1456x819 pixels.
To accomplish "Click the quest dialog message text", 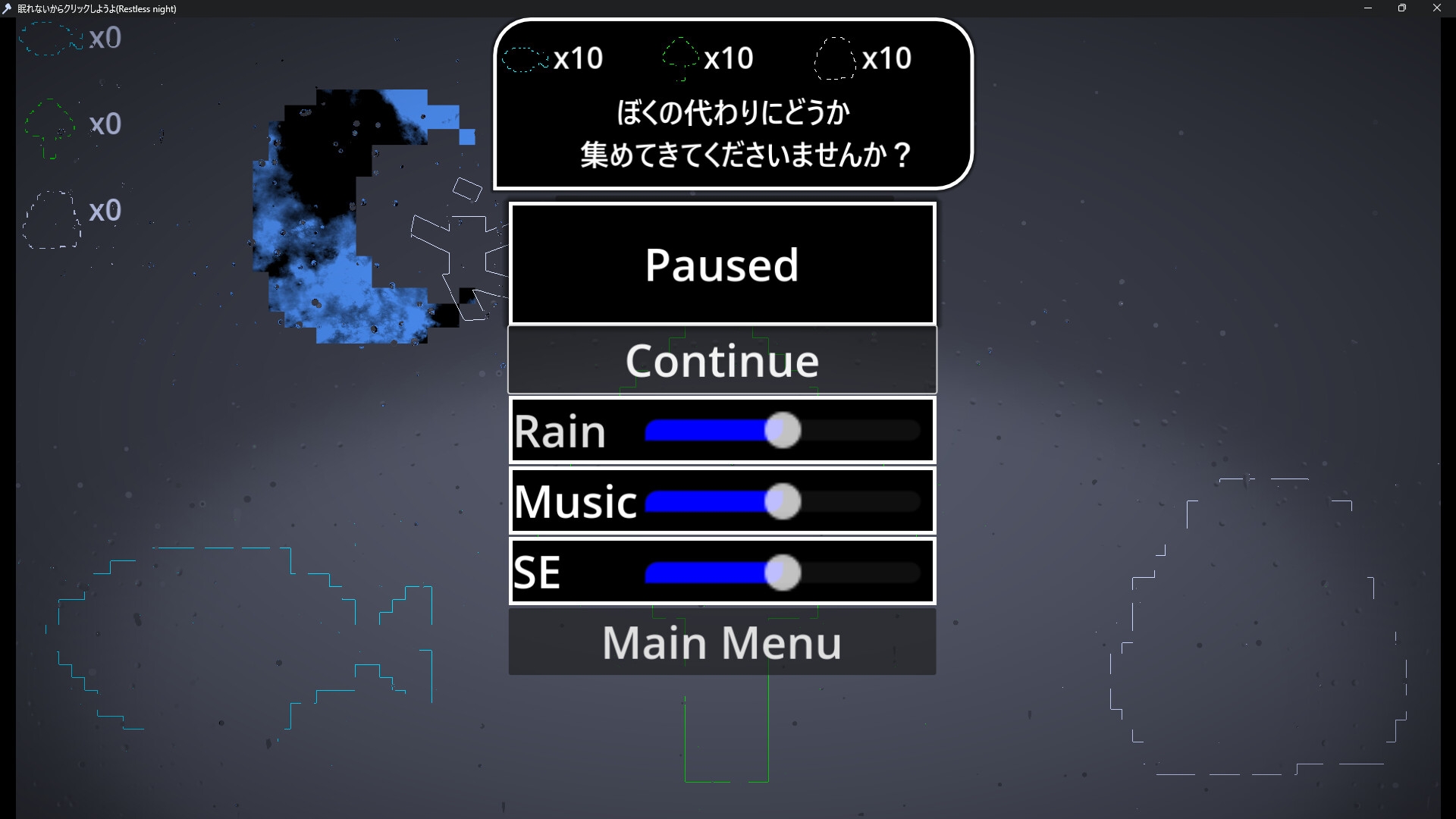I will point(732,135).
